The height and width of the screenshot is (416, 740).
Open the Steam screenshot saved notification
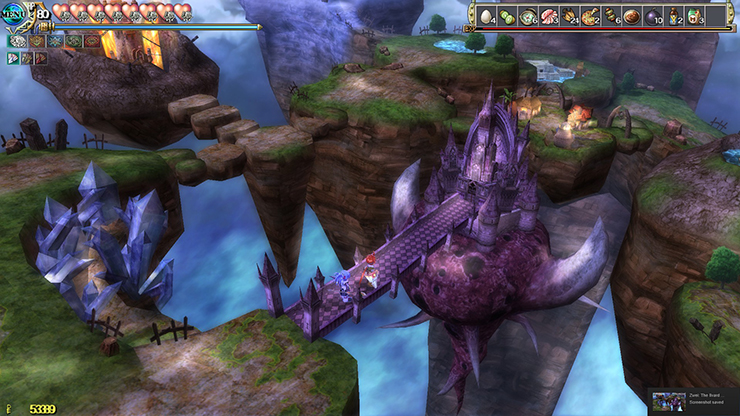click(x=693, y=401)
